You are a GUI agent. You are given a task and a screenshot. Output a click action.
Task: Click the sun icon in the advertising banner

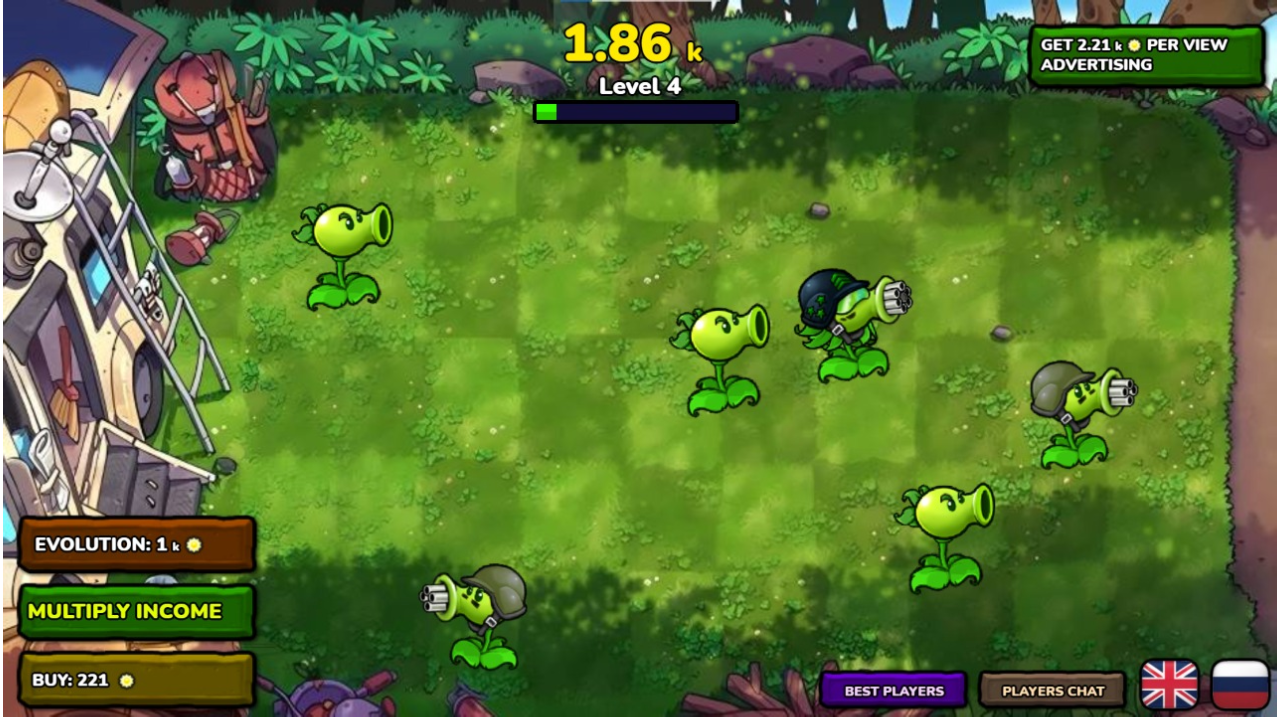tap(1134, 46)
